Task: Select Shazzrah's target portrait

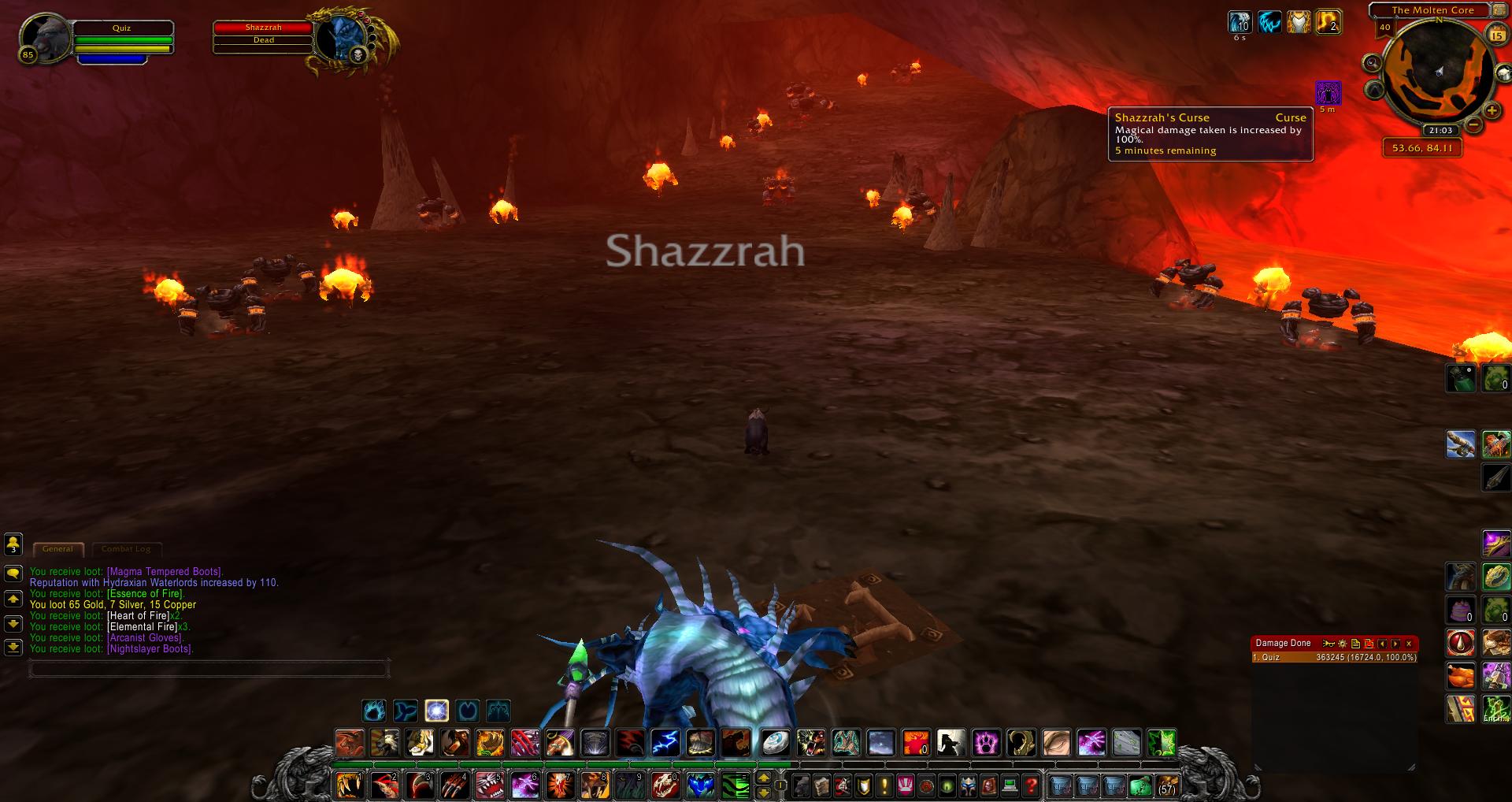Action: (340, 36)
